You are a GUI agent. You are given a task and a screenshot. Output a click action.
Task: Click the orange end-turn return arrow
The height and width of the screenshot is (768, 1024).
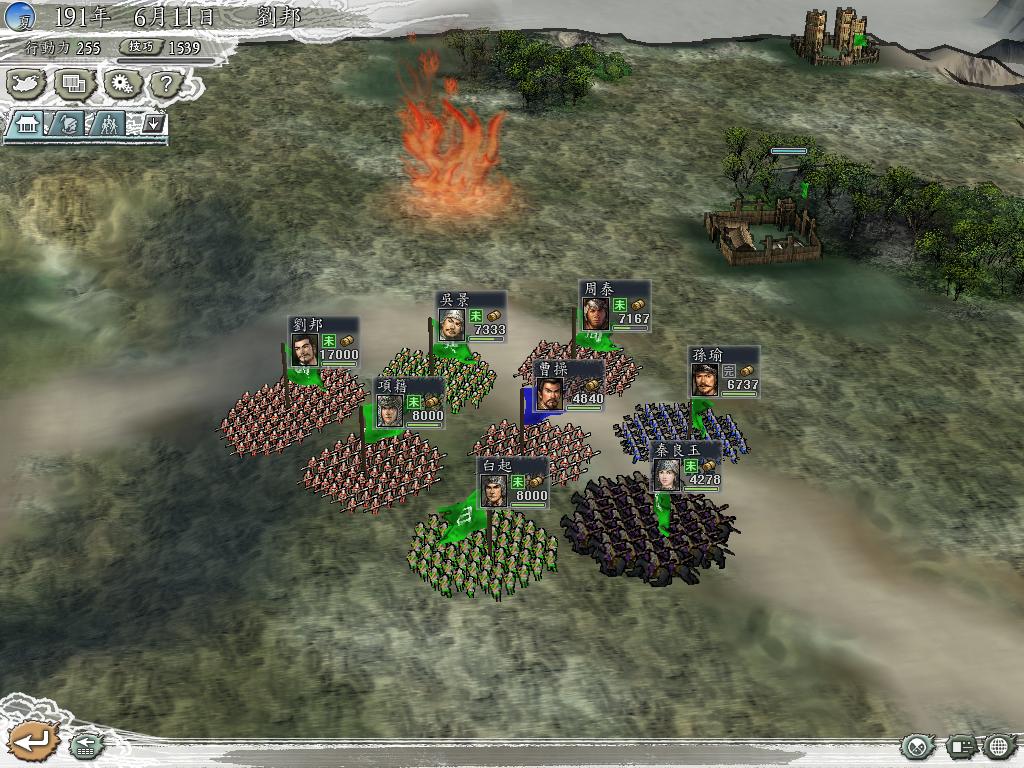pyautogui.click(x=34, y=741)
